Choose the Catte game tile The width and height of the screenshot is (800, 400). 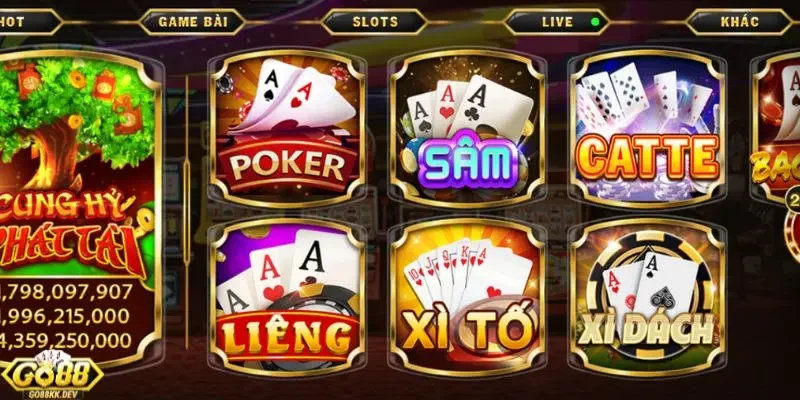648,127
